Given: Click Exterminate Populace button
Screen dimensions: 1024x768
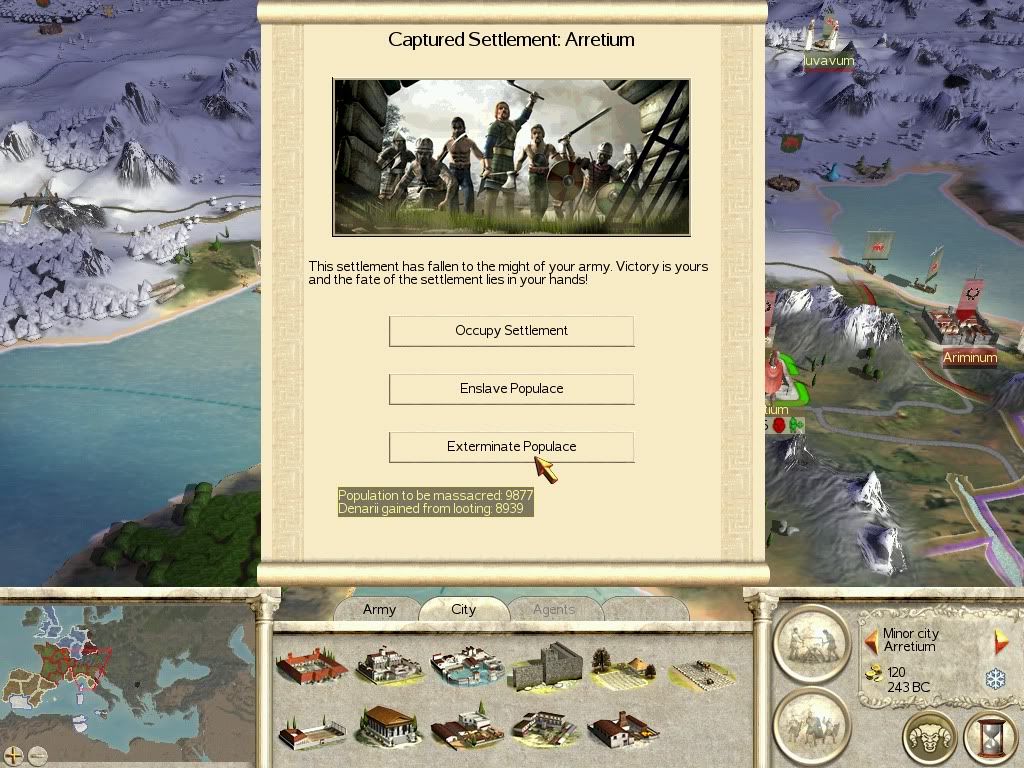Looking at the screenshot, I should point(511,447).
